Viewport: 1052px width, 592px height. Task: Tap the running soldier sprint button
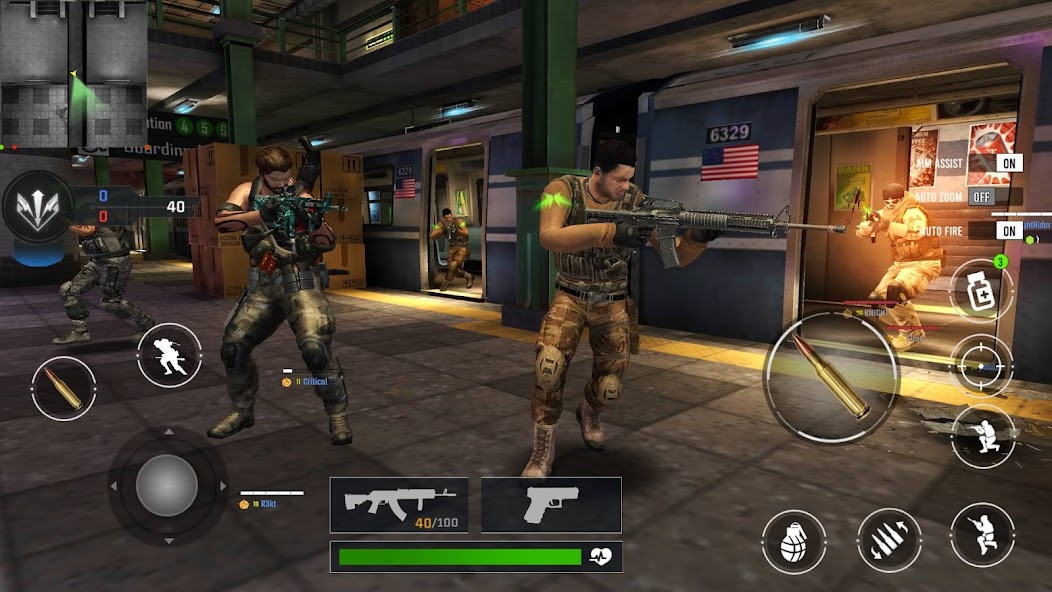pos(169,355)
